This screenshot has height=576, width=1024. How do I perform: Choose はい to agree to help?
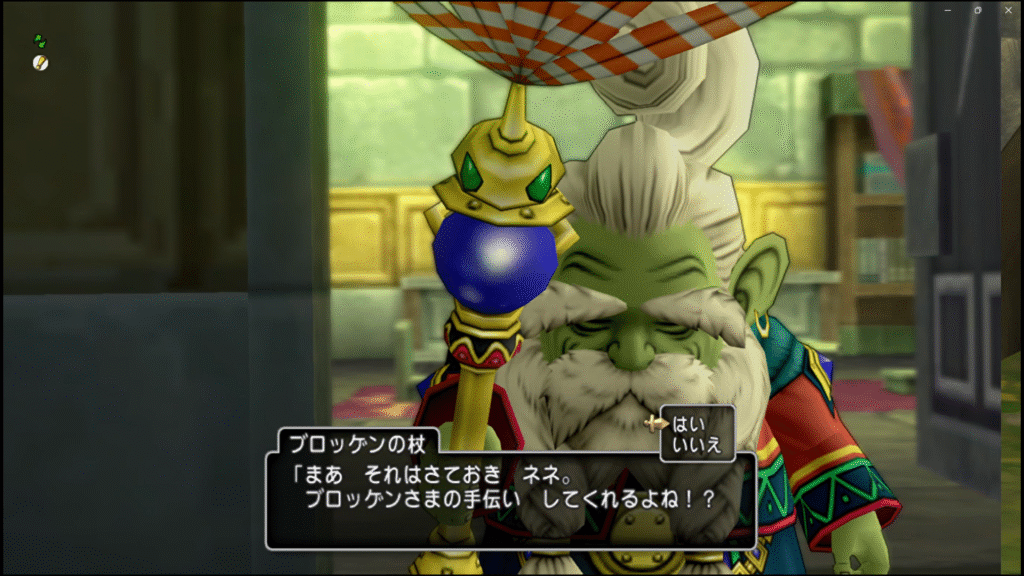689,423
